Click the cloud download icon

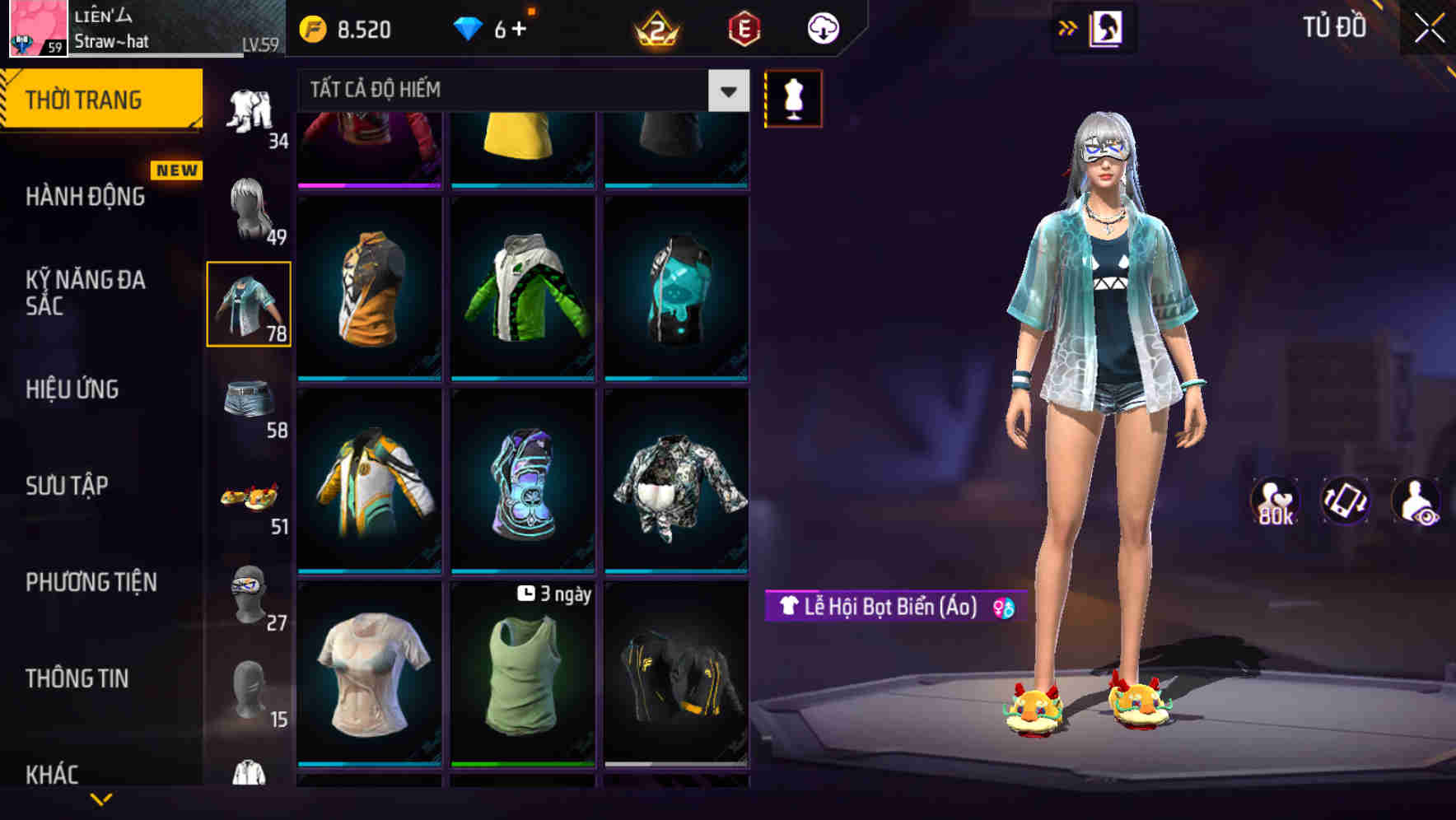point(824,27)
